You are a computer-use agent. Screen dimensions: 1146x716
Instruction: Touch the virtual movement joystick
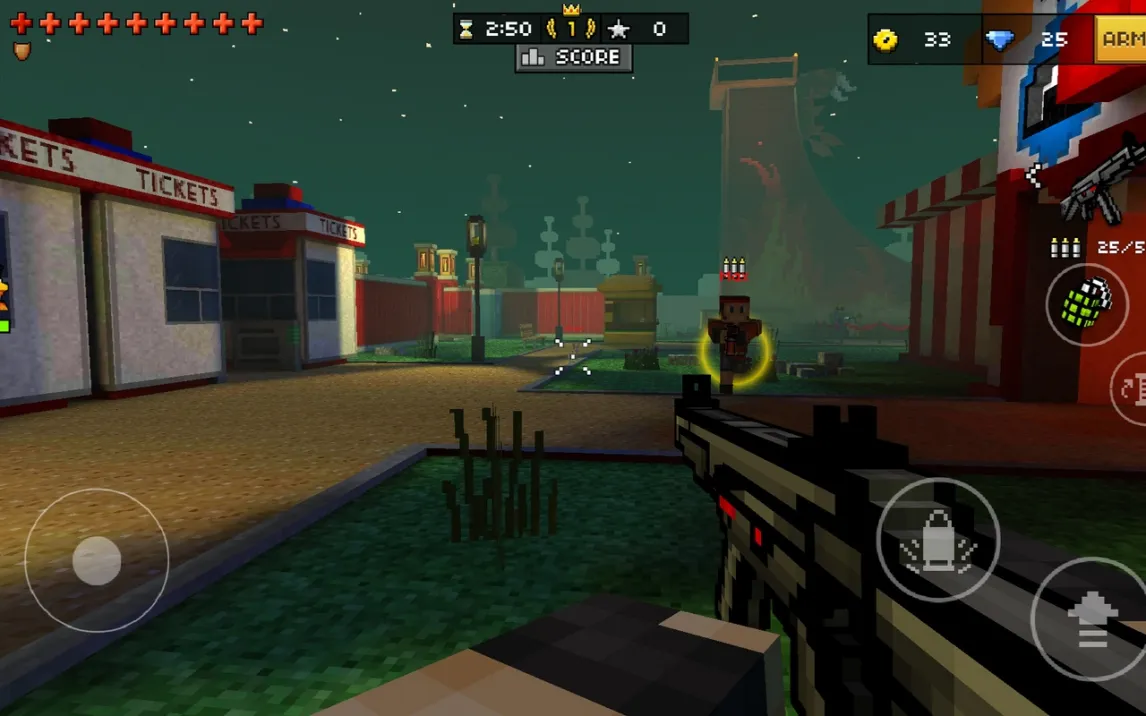pos(97,560)
